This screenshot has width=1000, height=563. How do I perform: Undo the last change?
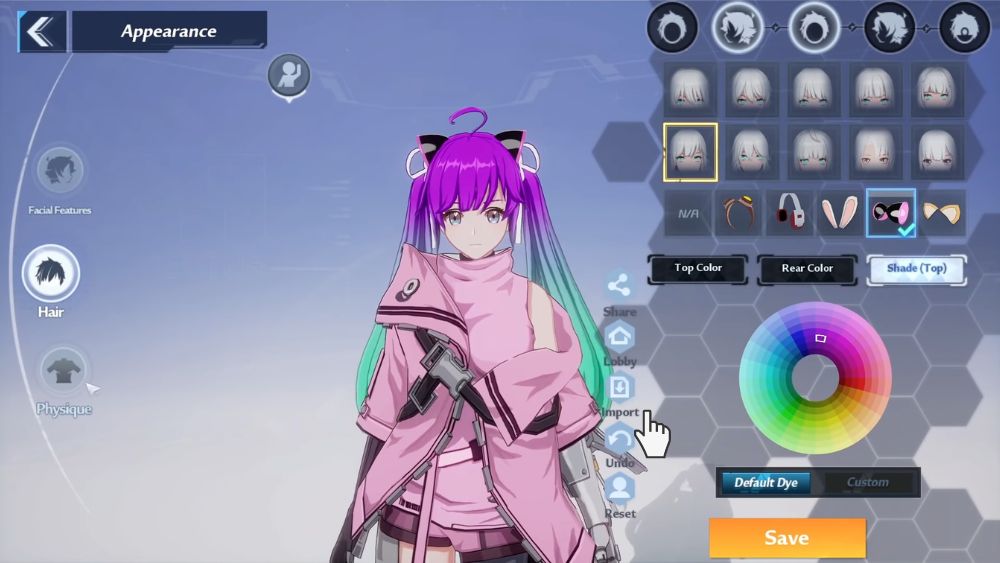pos(620,439)
